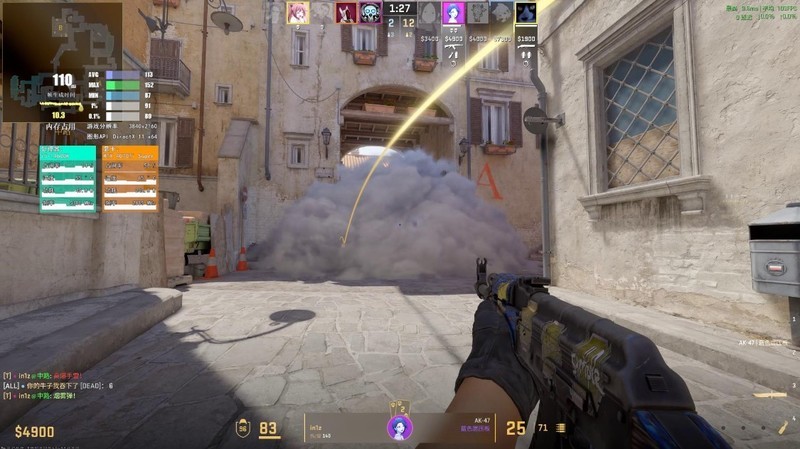The height and width of the screenshot is (449, 800).
Task: Select the knife weapon slot icon
Action: 770,395
